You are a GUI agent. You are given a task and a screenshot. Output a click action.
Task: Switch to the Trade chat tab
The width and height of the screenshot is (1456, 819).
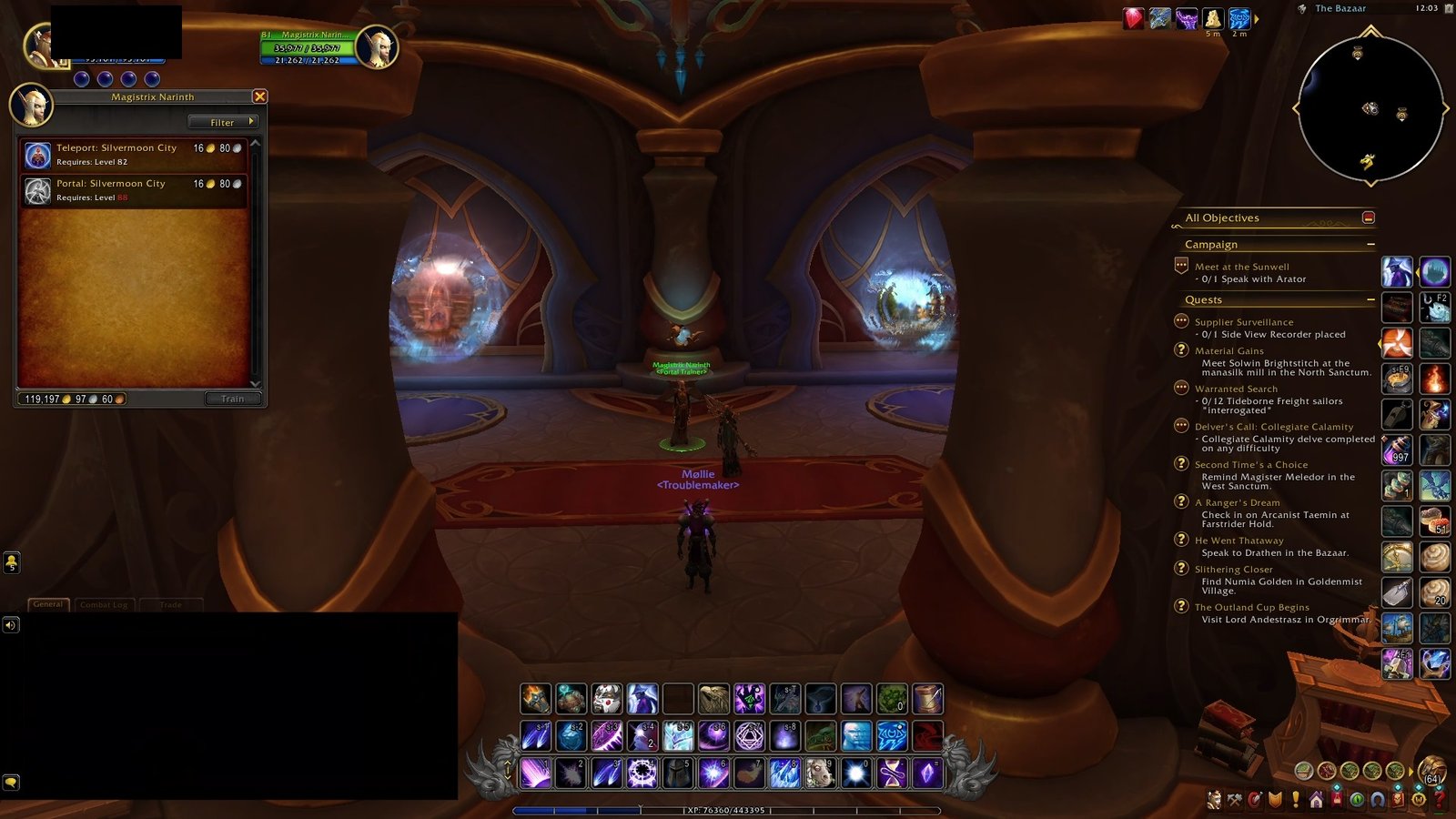[173, 604]
